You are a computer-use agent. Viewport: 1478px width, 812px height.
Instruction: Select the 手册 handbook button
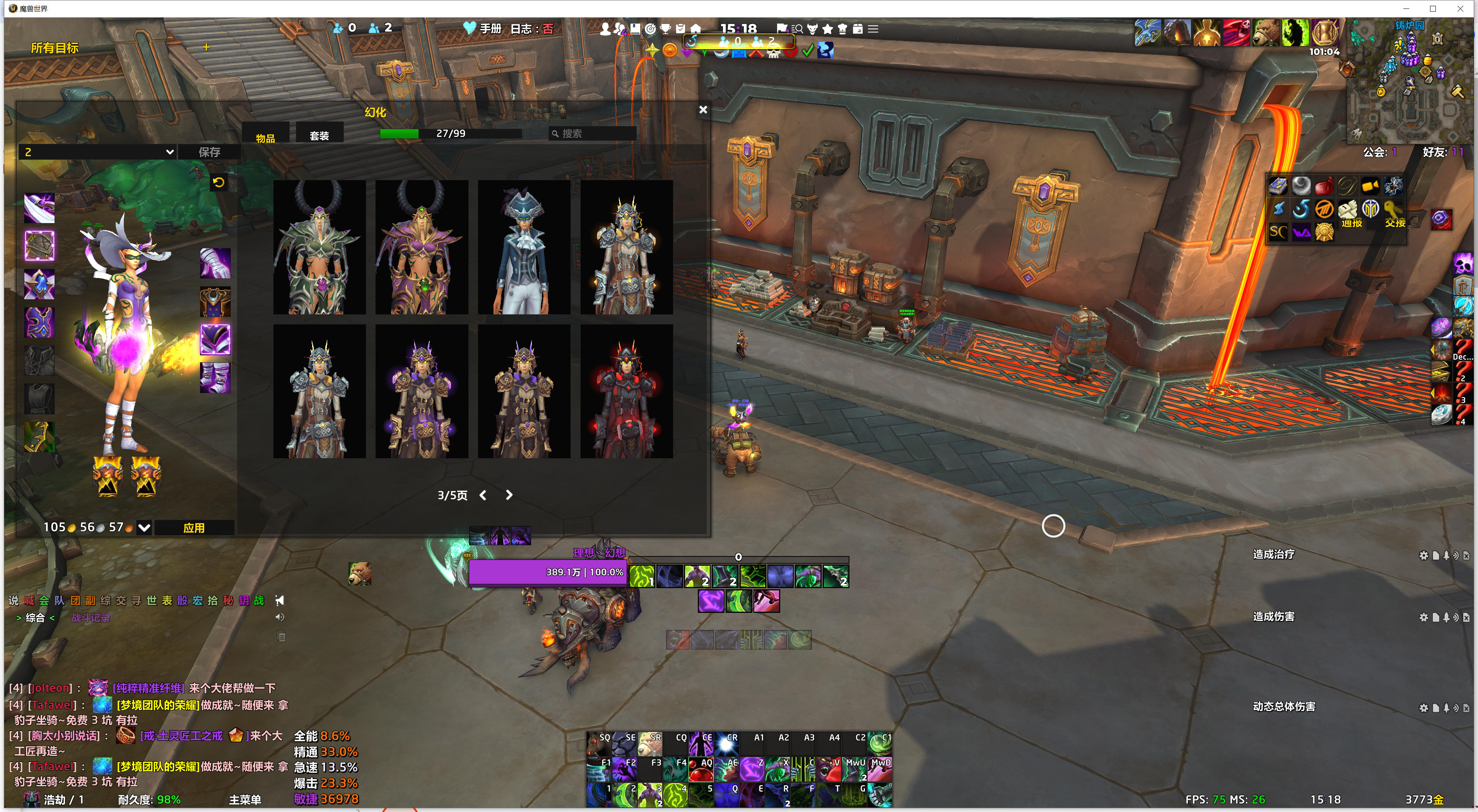click(x=490, y=29)
